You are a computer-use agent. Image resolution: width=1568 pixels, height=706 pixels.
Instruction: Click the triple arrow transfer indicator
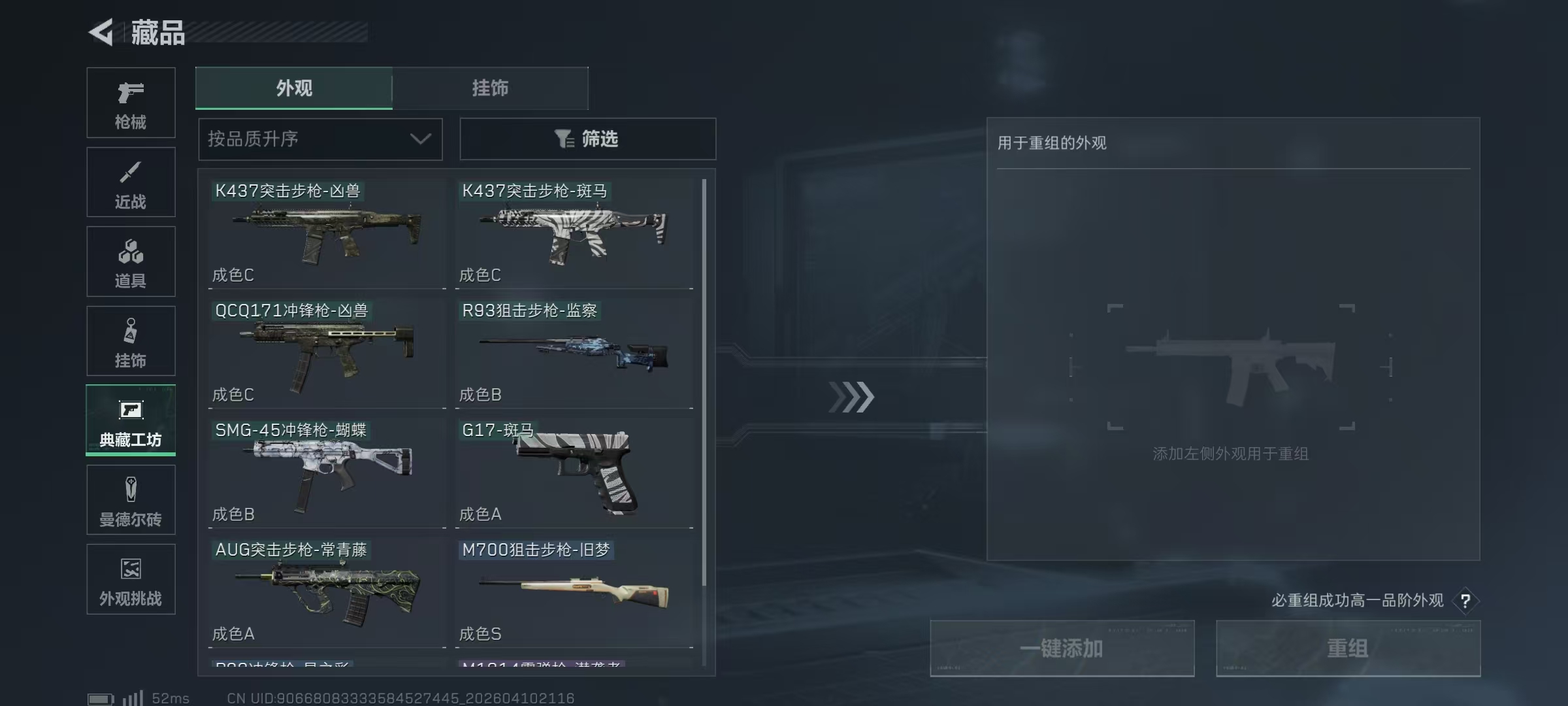coord(851,395)
